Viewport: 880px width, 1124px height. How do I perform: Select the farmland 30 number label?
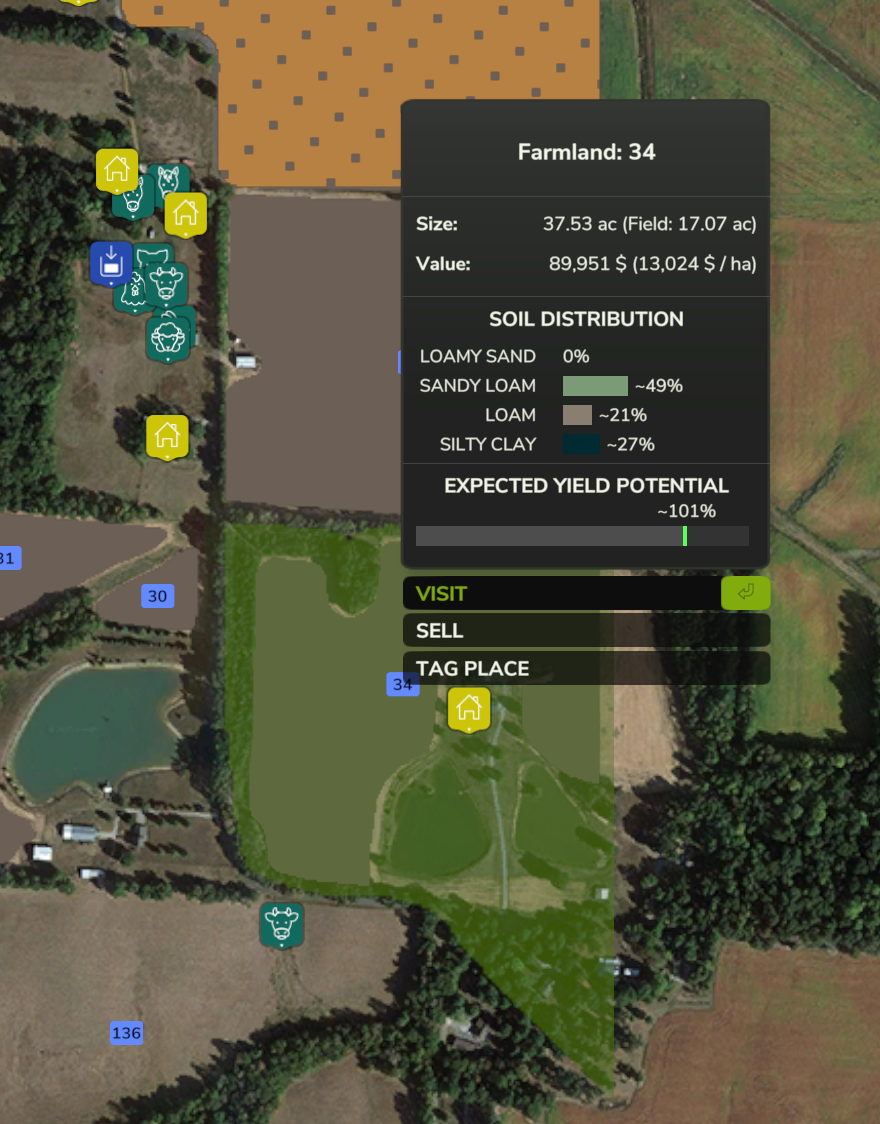pos(157,597)
